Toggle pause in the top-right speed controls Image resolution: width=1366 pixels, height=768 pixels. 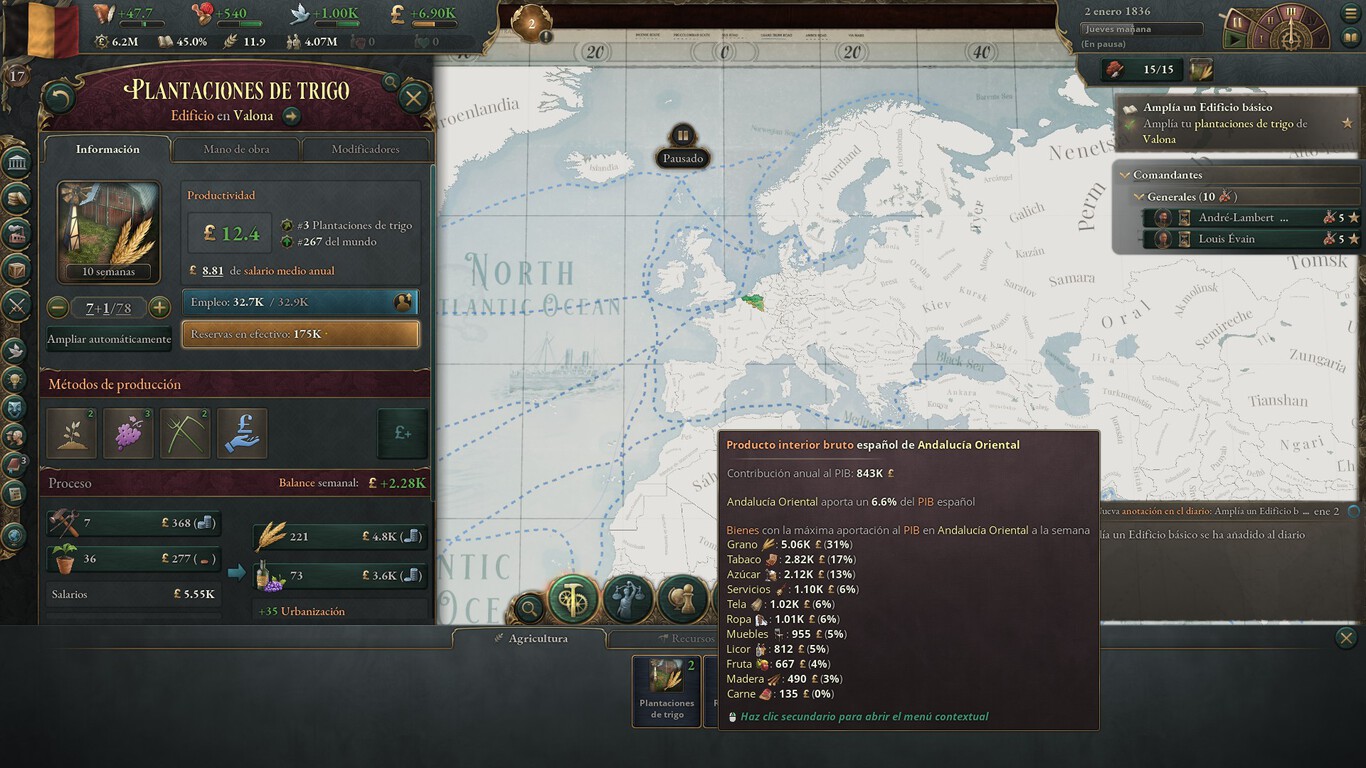tap(1236, 22)
